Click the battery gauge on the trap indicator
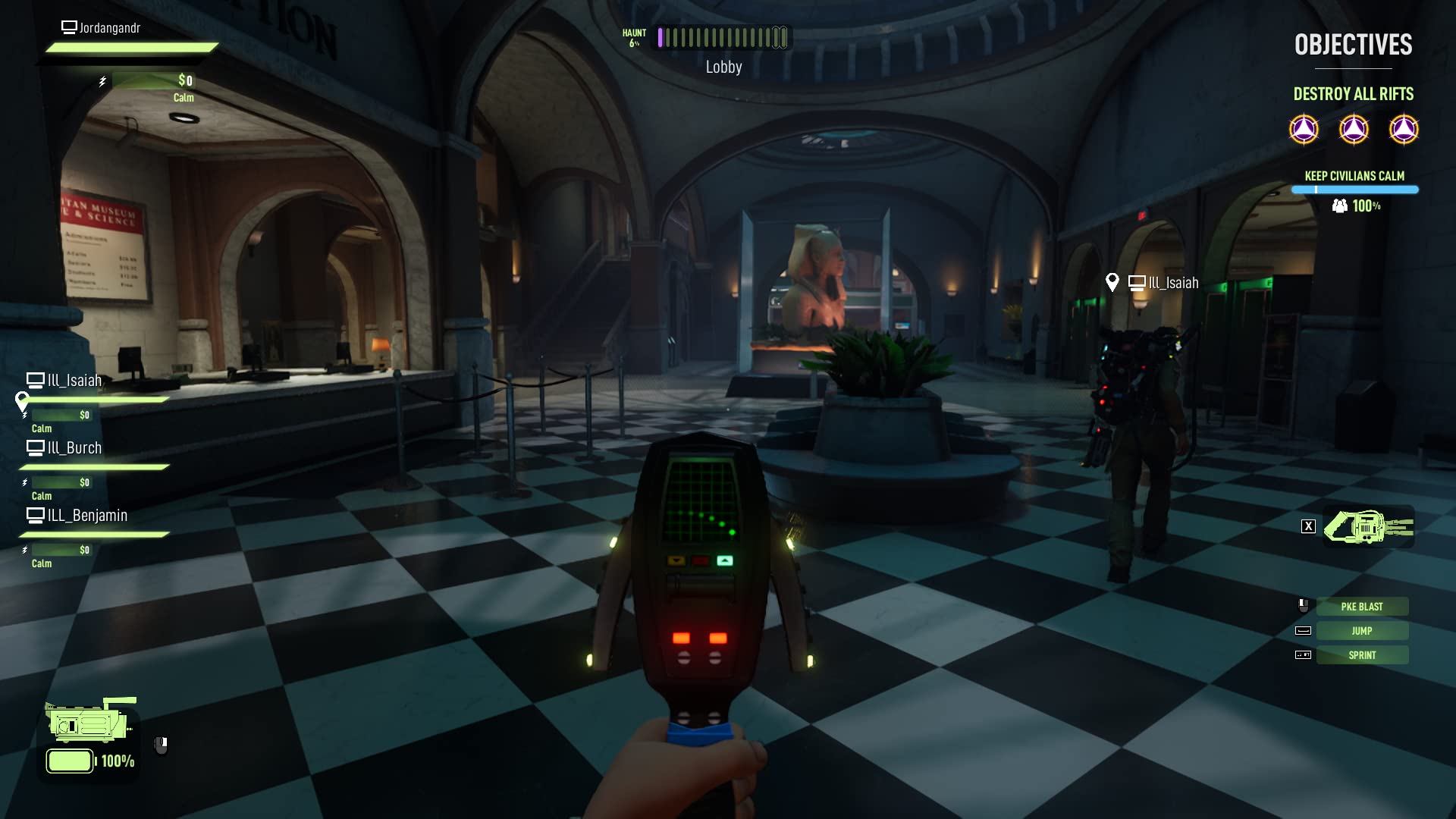 click(71, 761)
